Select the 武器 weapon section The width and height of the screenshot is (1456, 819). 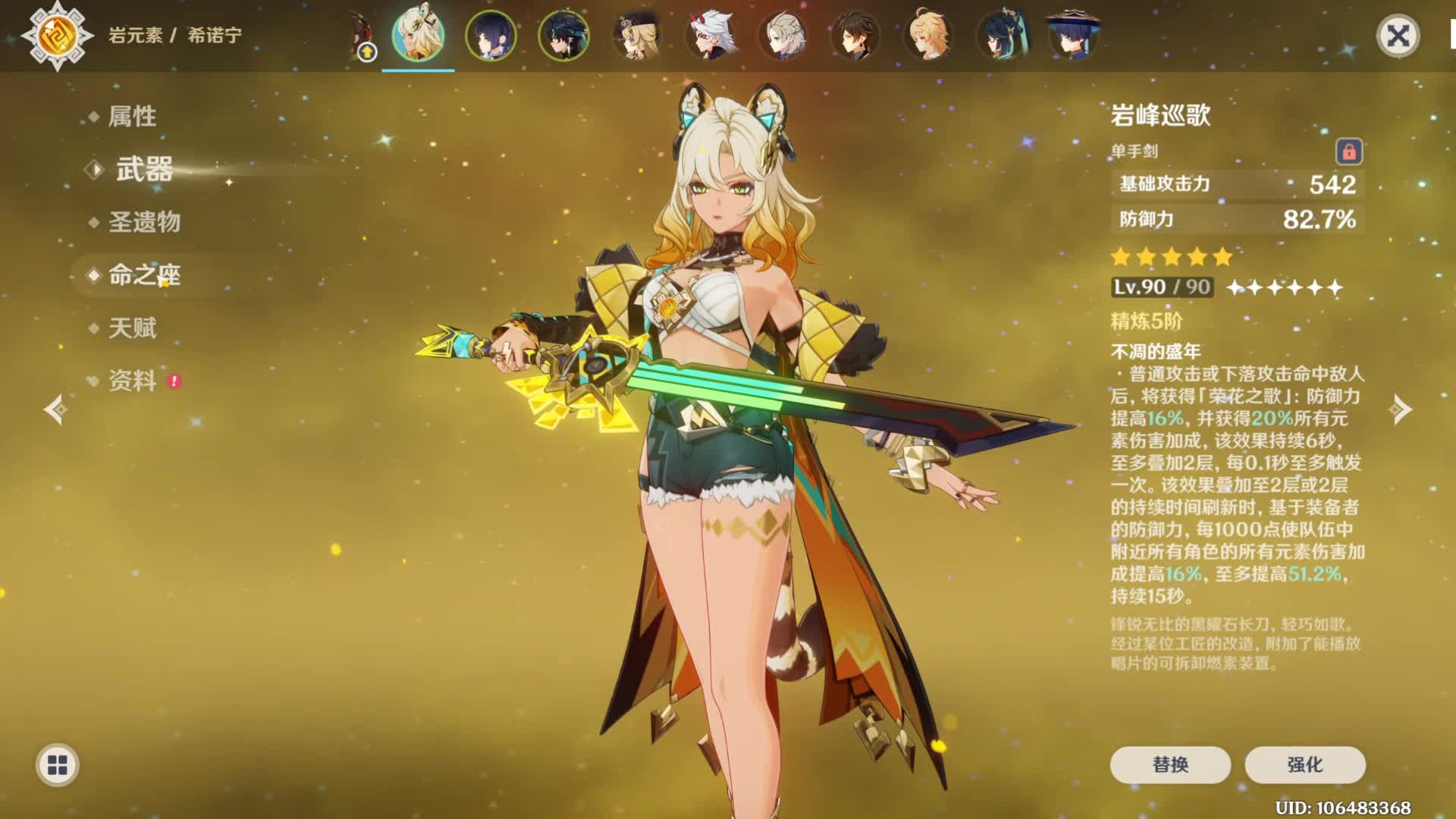144,169
